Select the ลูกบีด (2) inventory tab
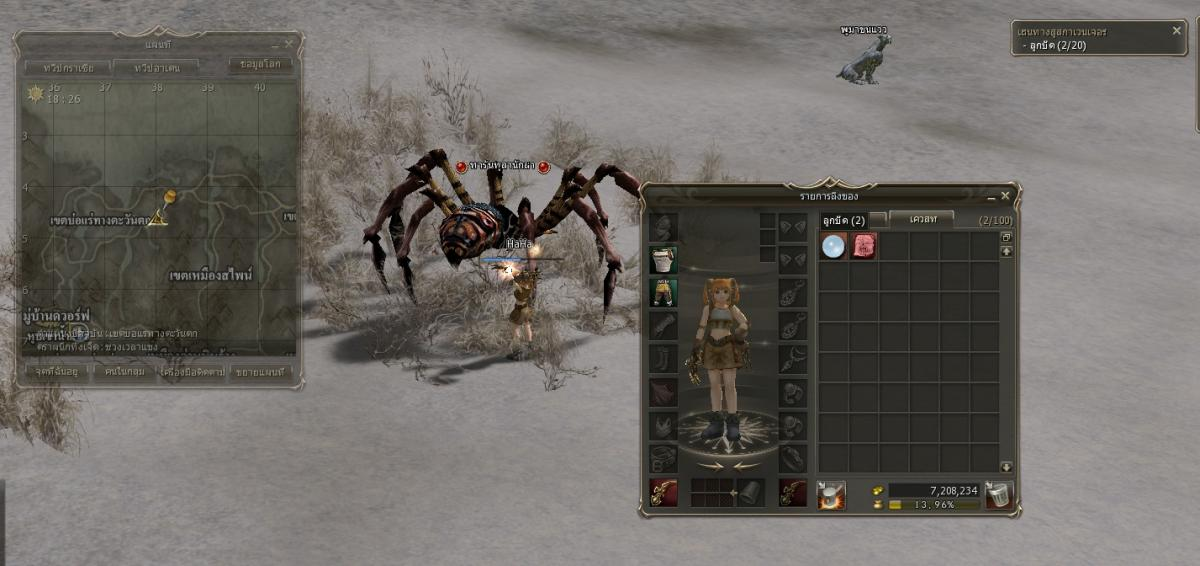This screenshot has width=1200, height=566. 843,220
